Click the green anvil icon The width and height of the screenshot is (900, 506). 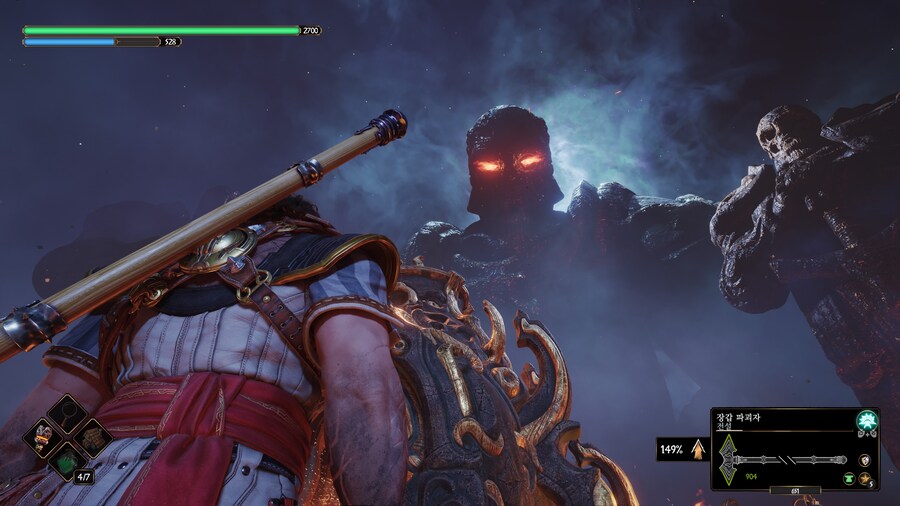click(849, 478)
